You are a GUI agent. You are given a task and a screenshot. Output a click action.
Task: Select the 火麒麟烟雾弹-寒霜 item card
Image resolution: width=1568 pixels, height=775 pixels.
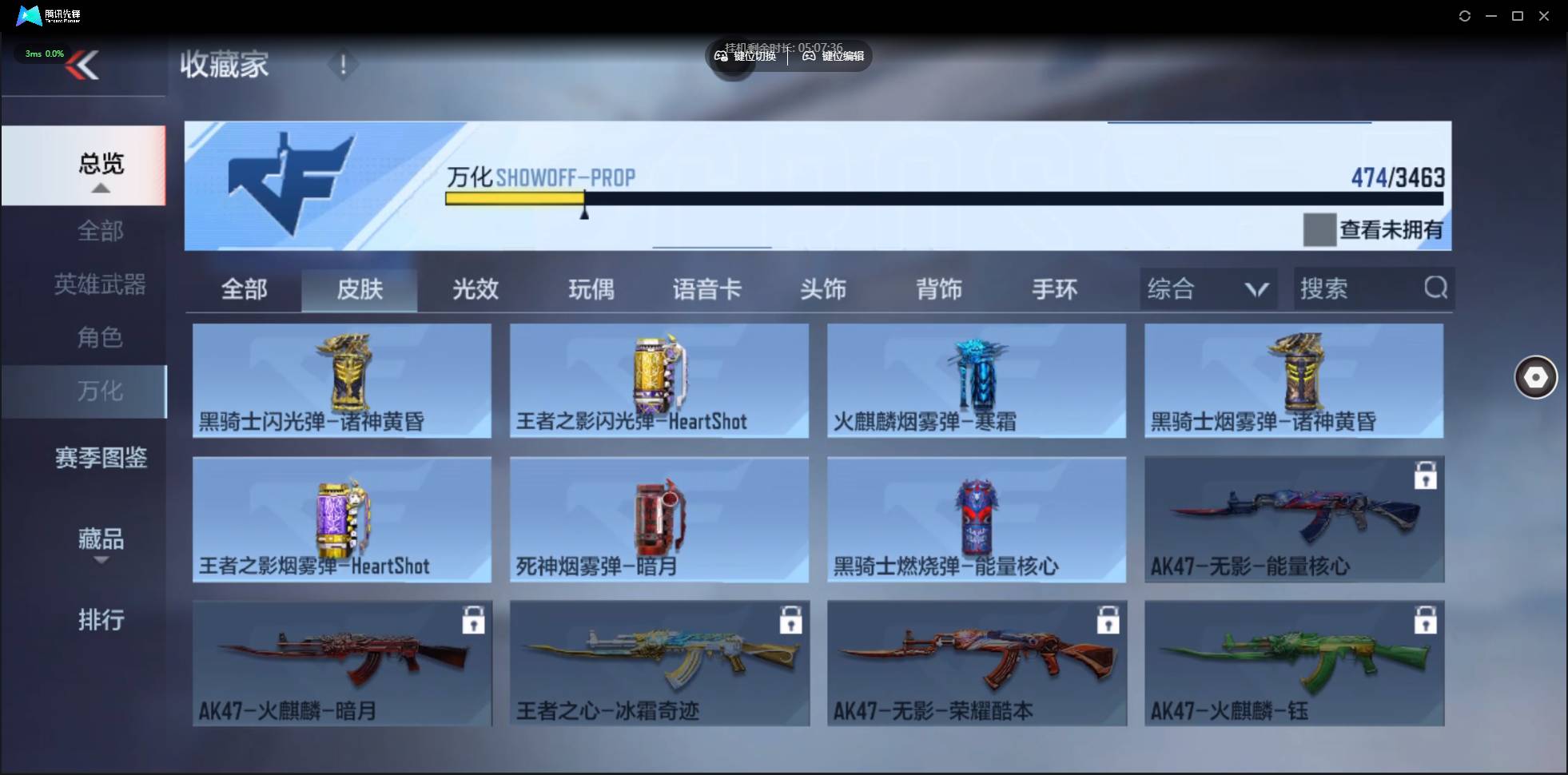[975, 381]
